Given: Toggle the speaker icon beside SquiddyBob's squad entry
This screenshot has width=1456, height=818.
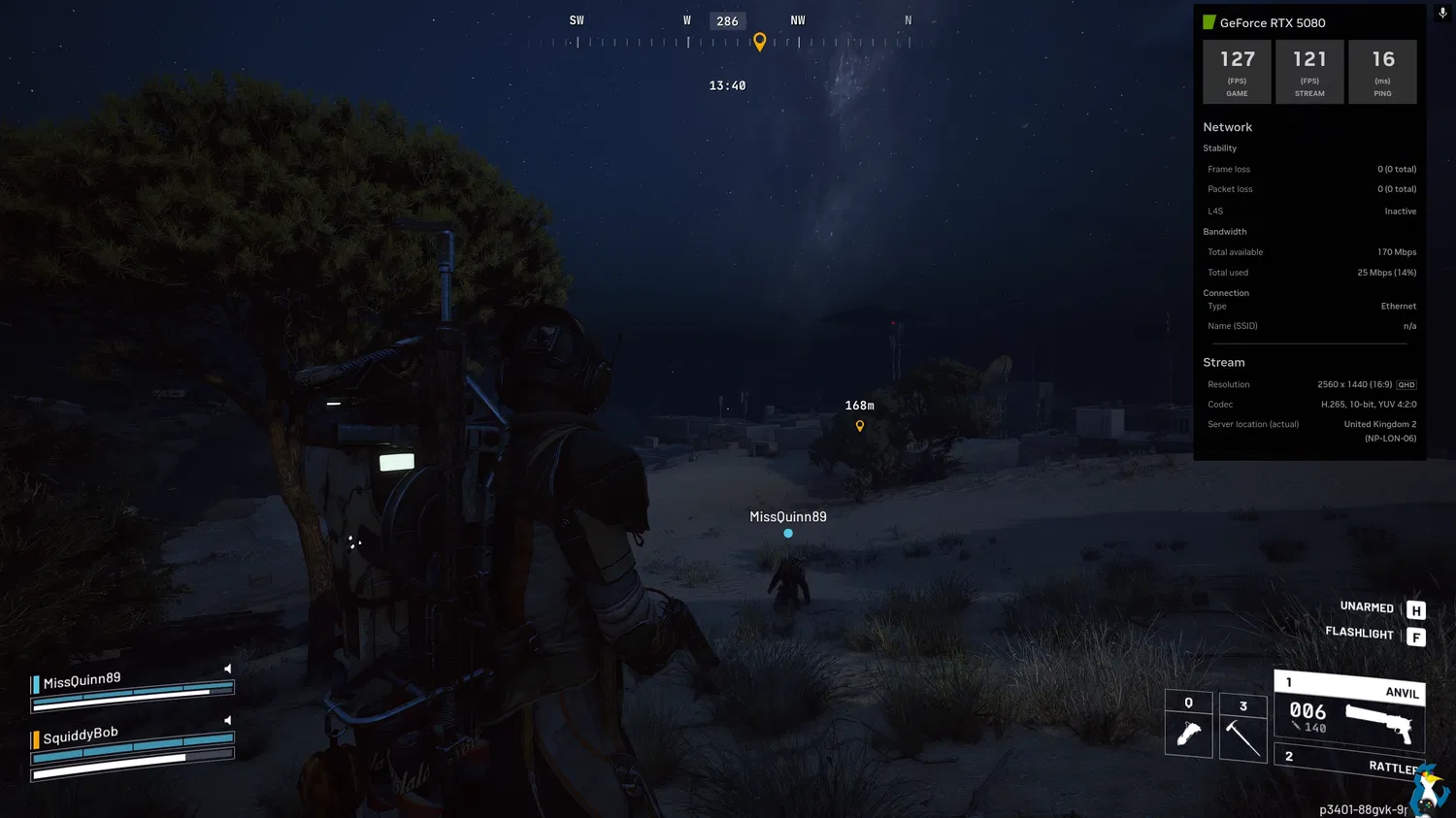Looking at the screenshot, I should [x=228, y=720].
